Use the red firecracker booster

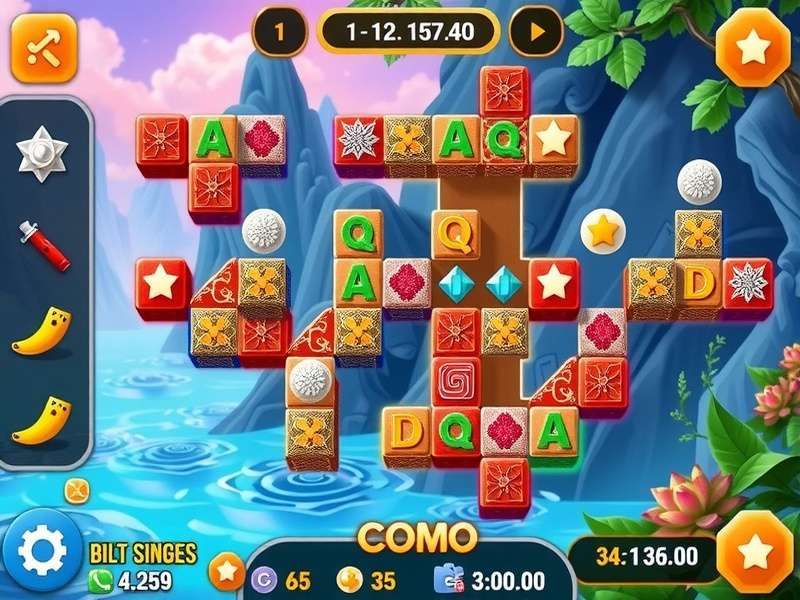pyautogui.click(x=46, y=247)
